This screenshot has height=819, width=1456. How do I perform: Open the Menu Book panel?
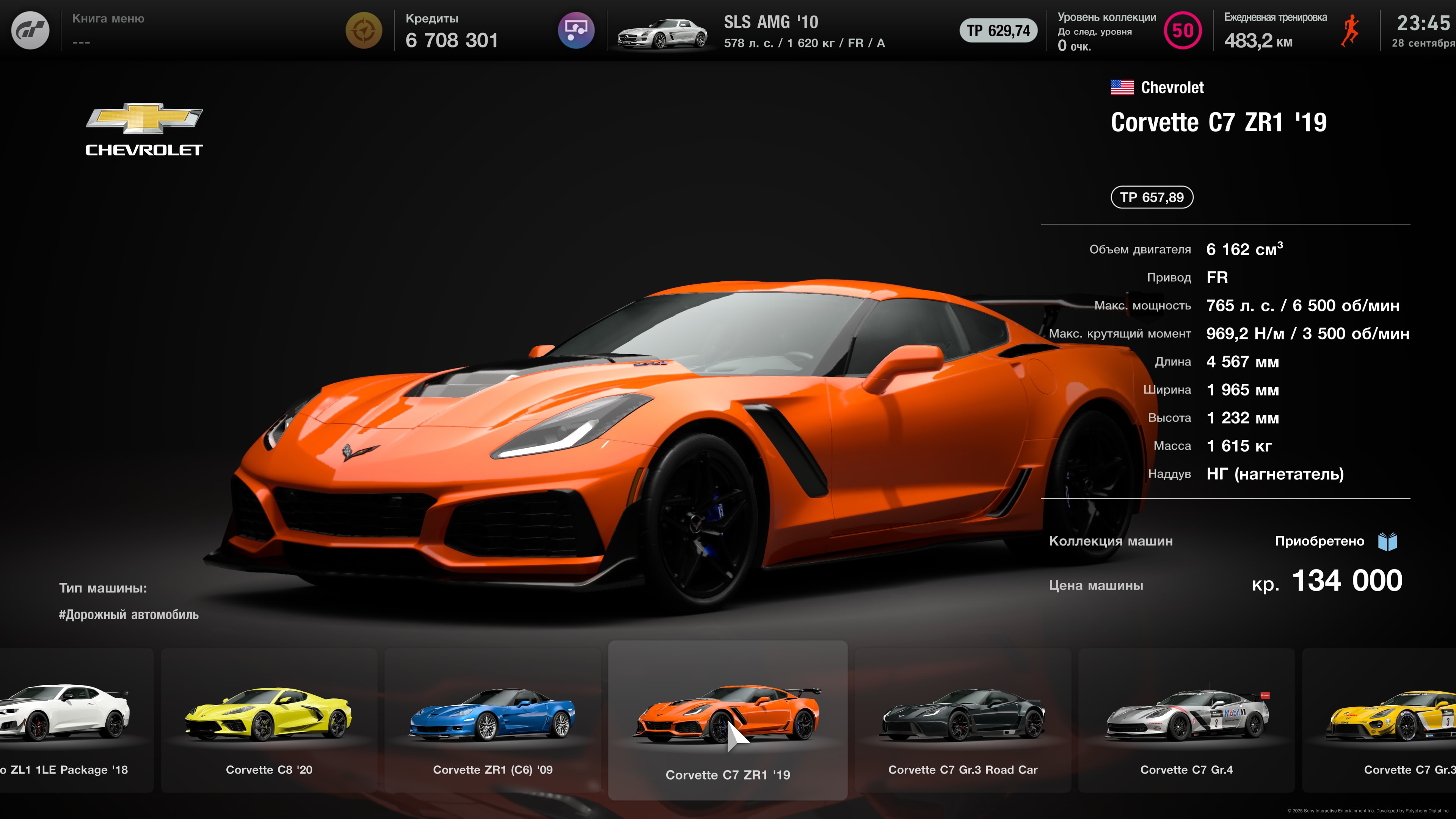coord(108,30)
